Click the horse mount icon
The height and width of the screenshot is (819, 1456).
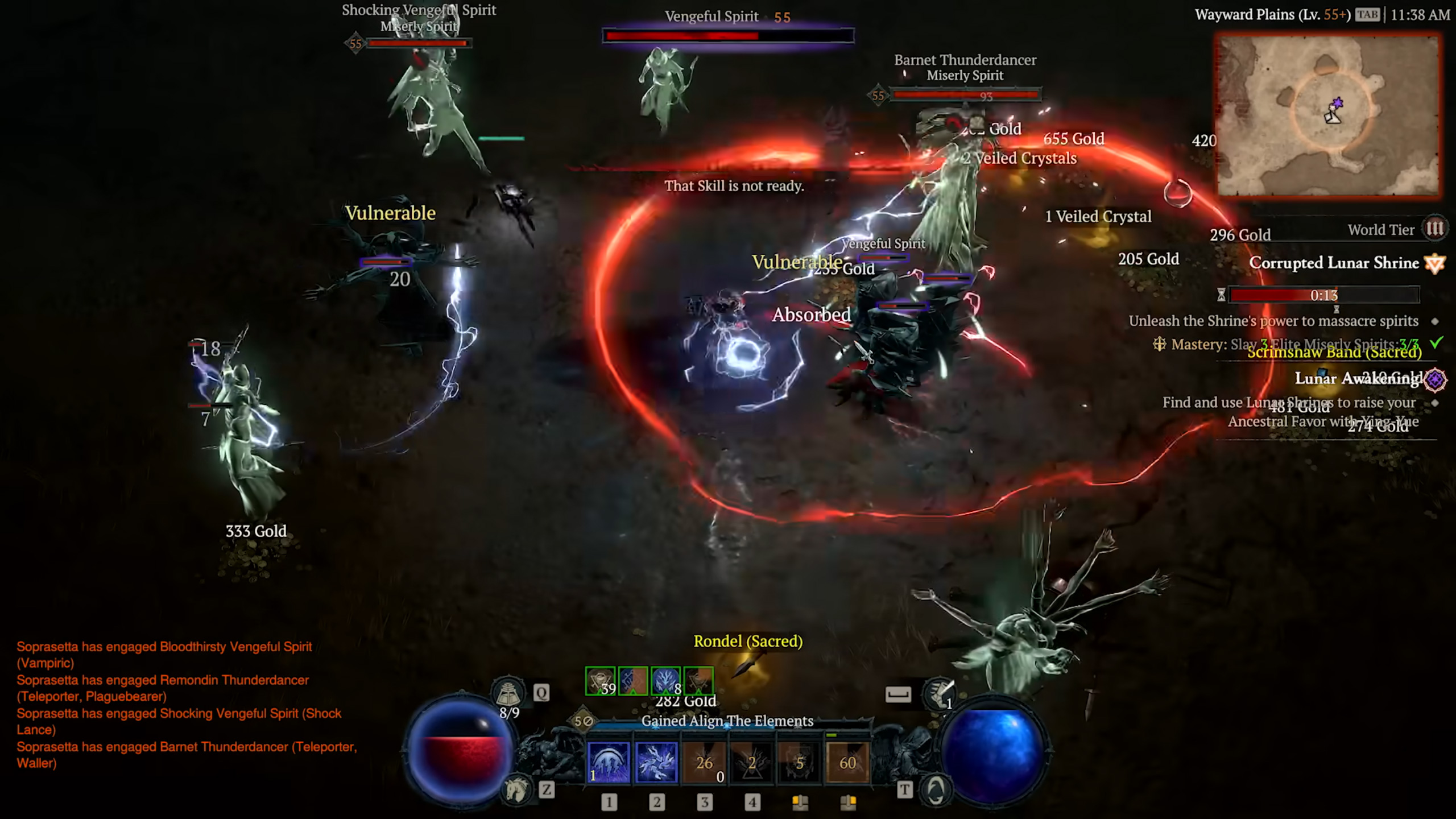pyautogui.click(x=516, y=789)
